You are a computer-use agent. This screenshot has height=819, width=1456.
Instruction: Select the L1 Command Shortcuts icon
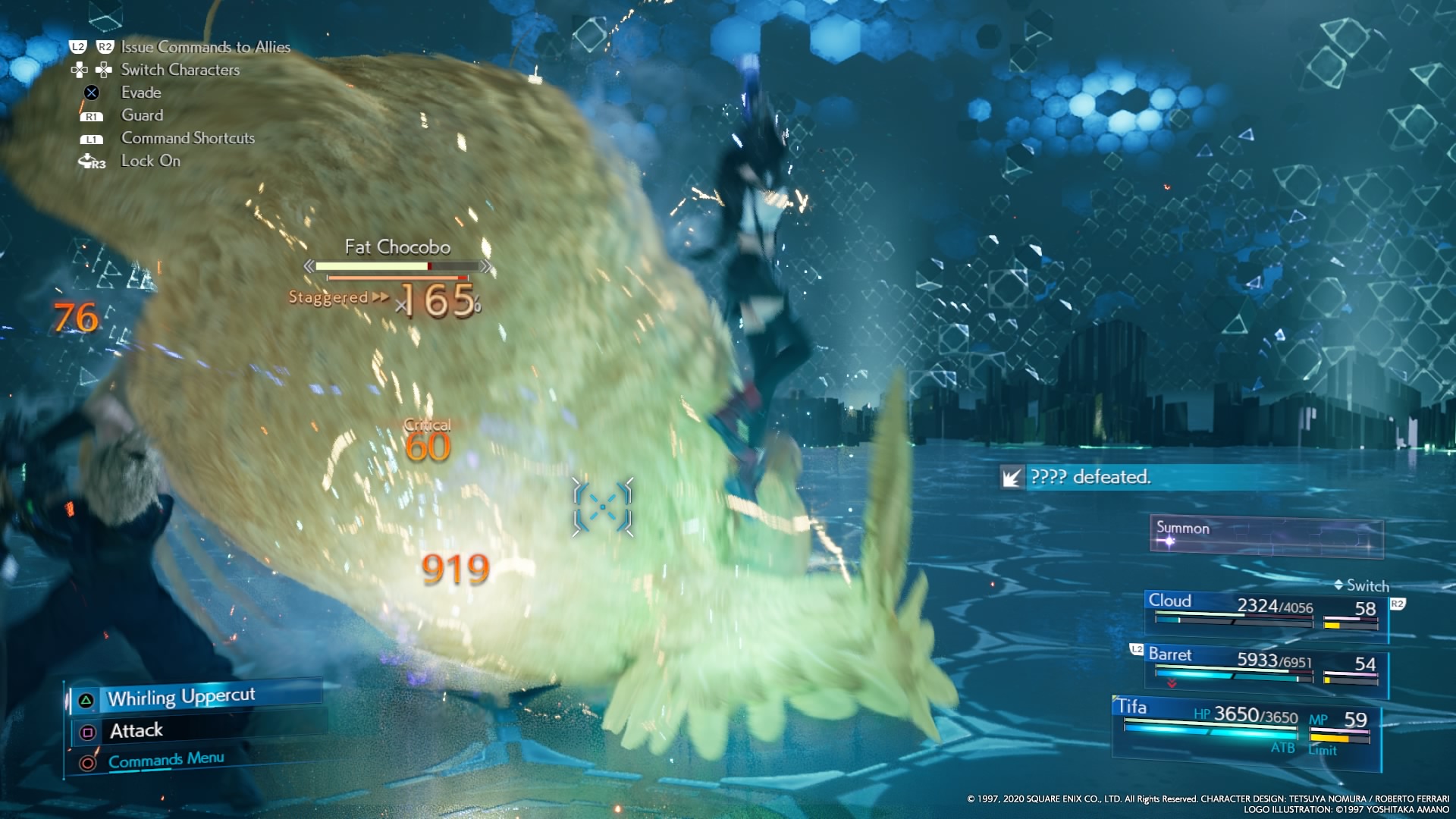(x=93, y=138)
